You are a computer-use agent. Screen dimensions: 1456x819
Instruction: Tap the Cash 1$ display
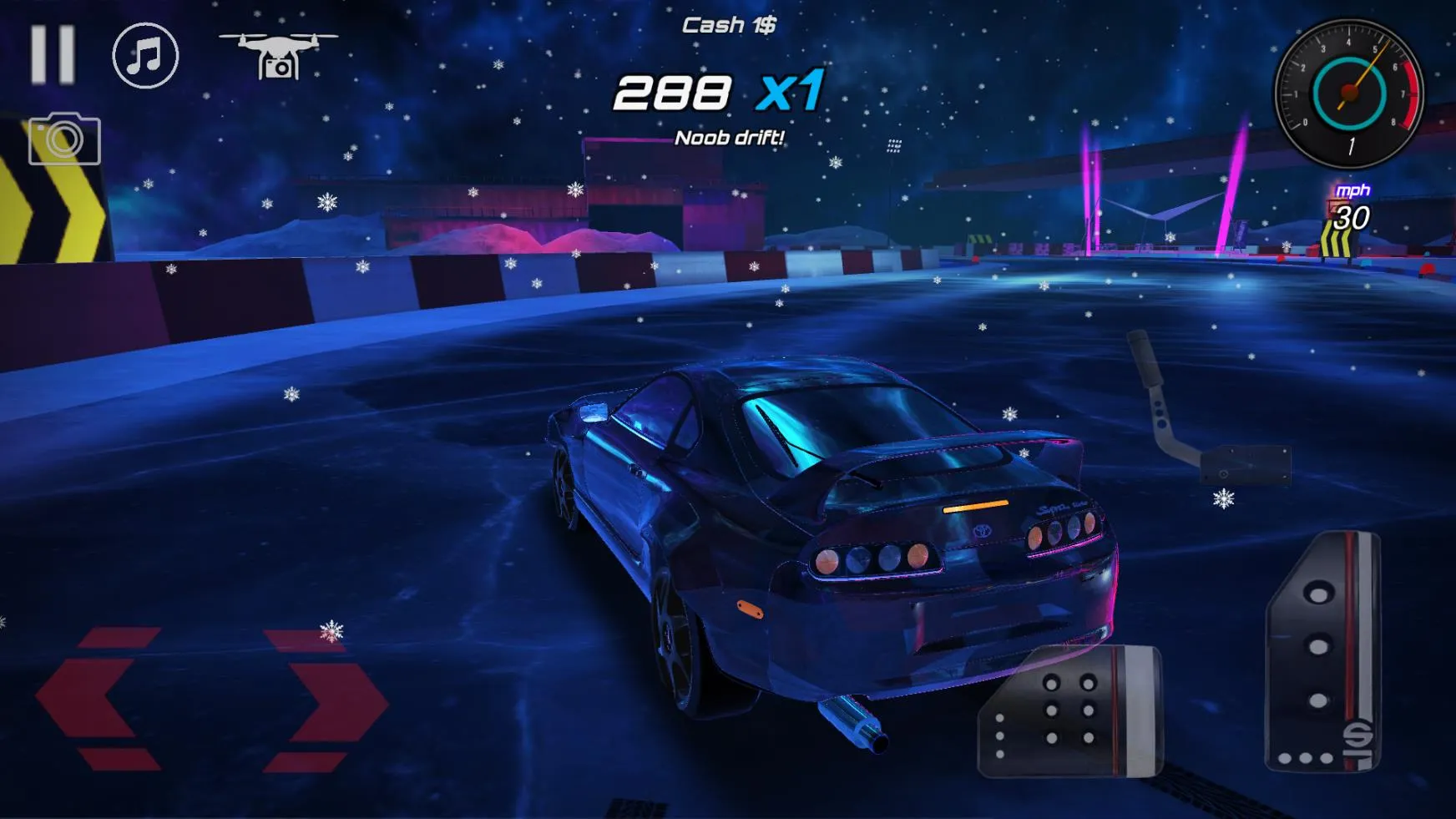[x=728, y=25]
